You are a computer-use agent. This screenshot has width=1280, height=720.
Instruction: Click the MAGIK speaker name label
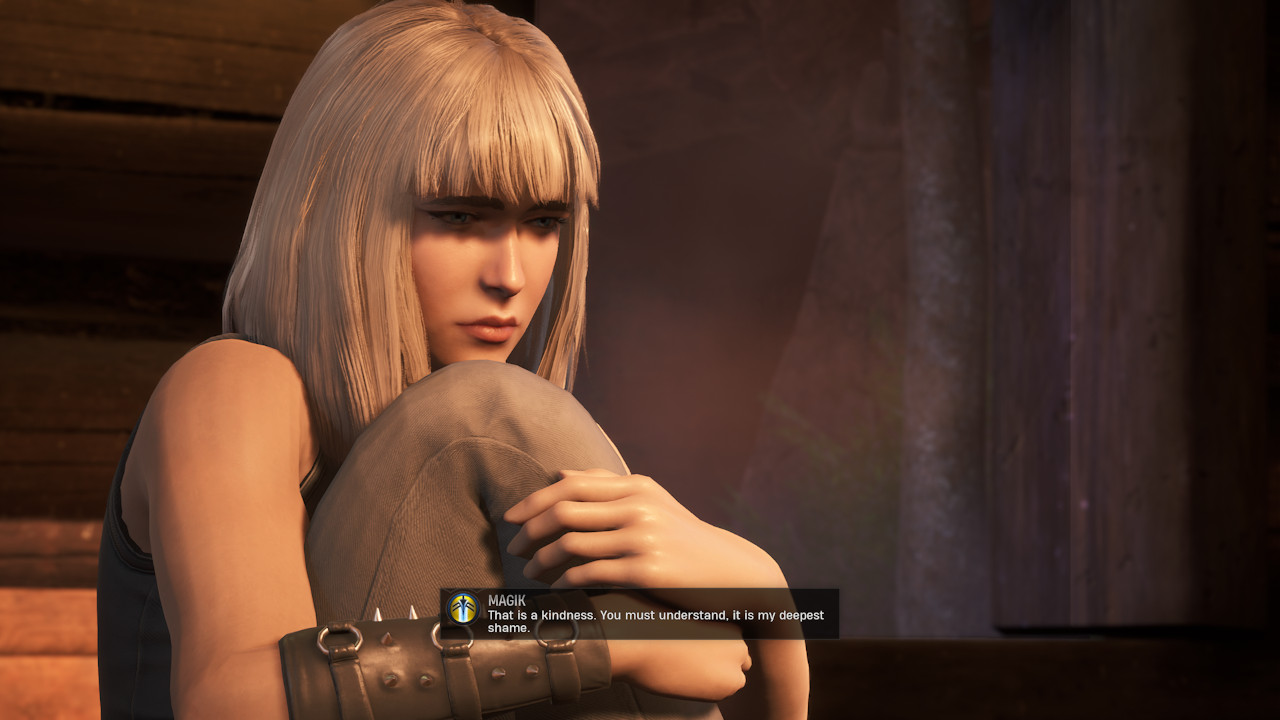[x=508, y=601]
